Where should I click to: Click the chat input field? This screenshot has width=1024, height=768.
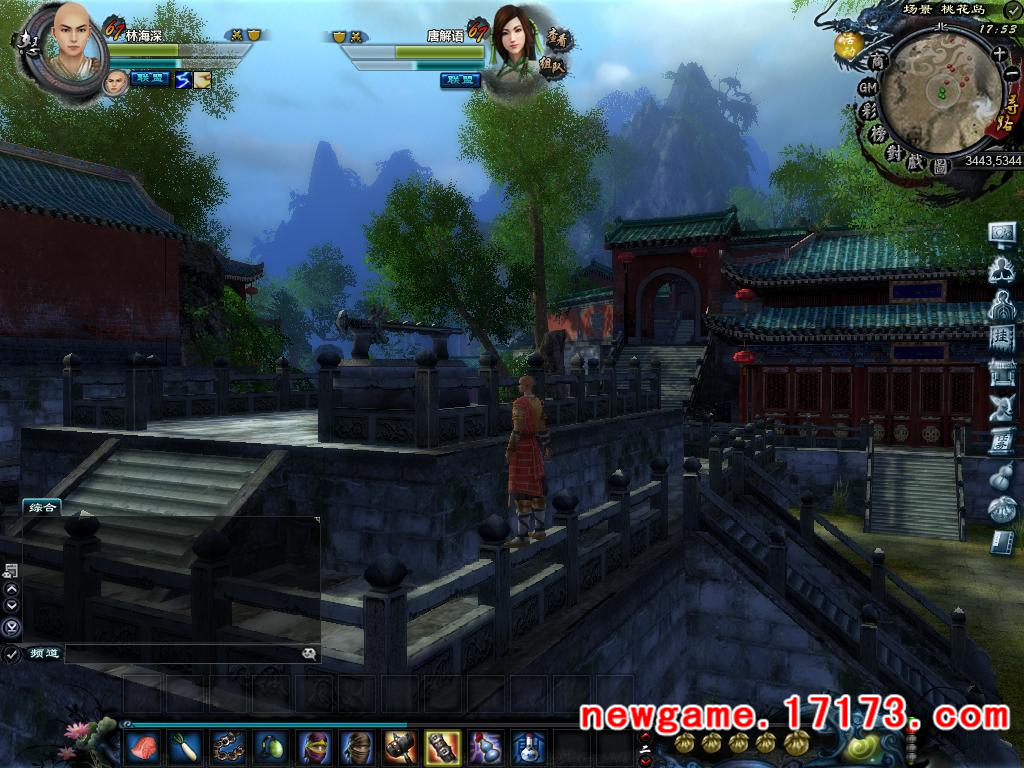tap(180, 654)
